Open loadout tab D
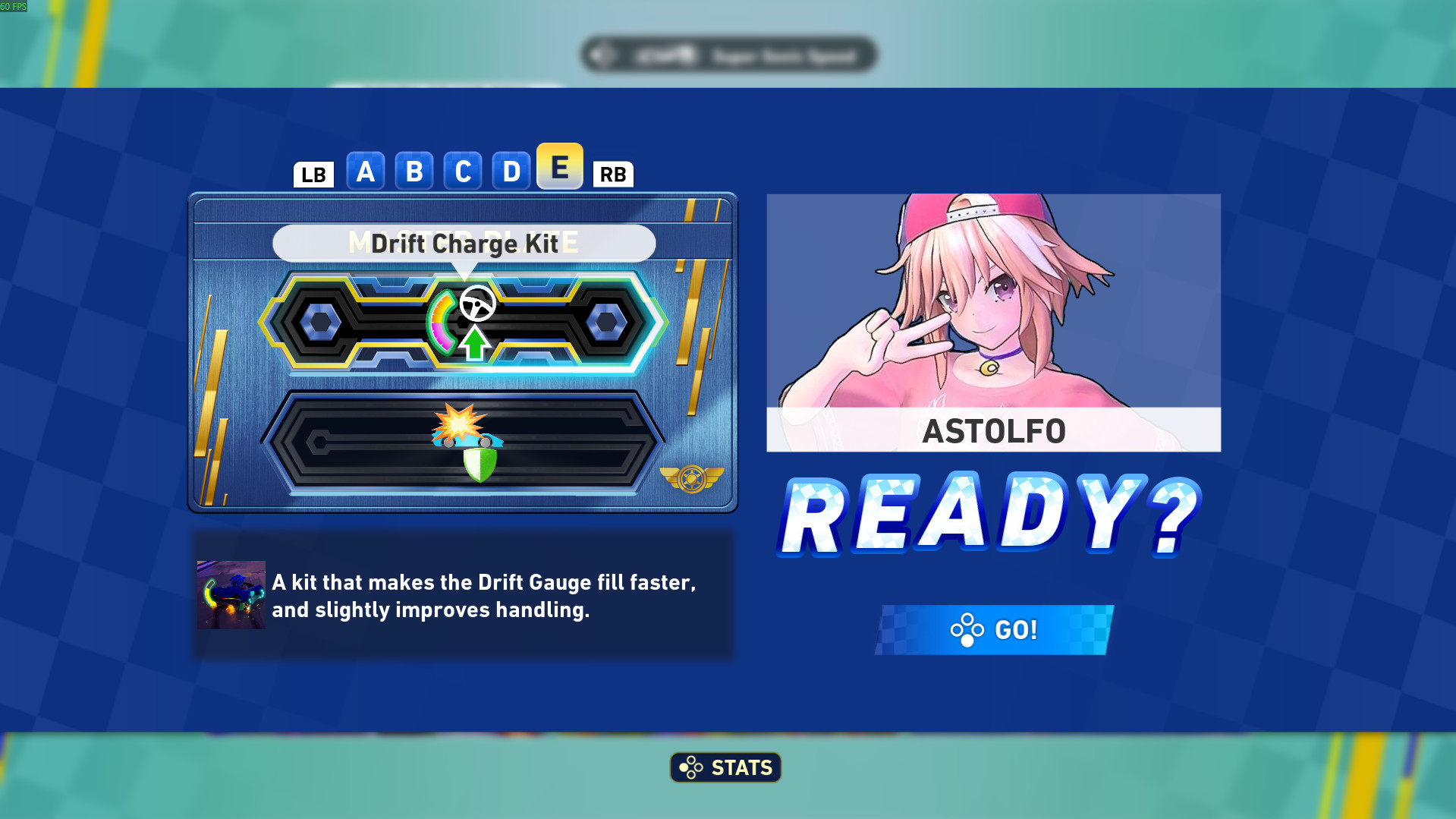This screenshot has height=819, width=1456. click(x=511, y=169)
